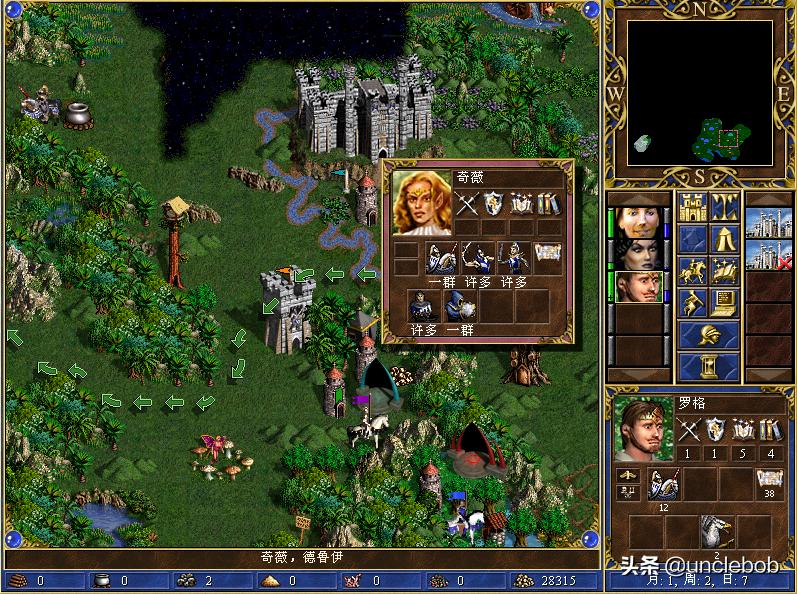Toggle the underground/surface view button
The width and height of the screenshot is (797, 594).
click(725, 207)
